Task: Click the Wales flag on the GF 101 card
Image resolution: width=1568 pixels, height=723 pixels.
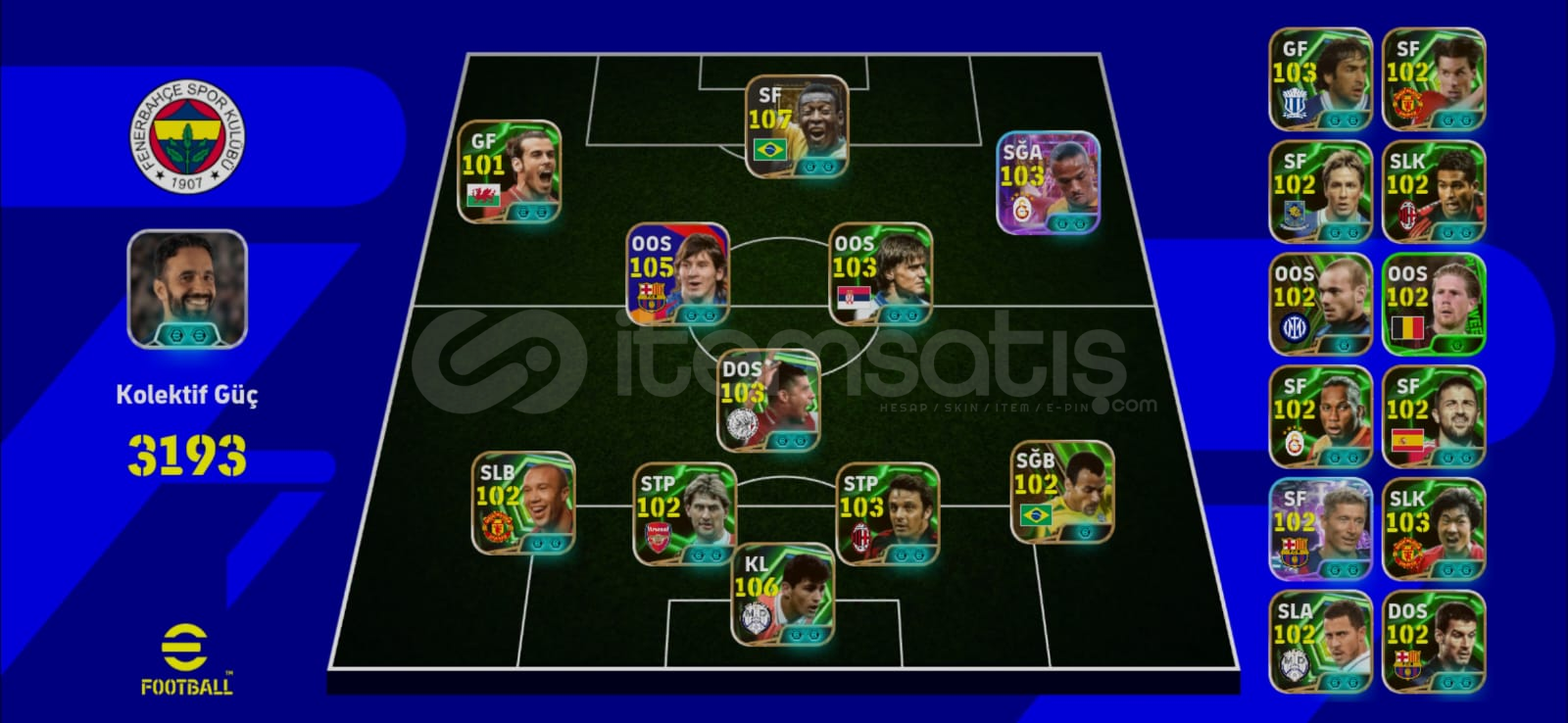Action: click(482, 196)
